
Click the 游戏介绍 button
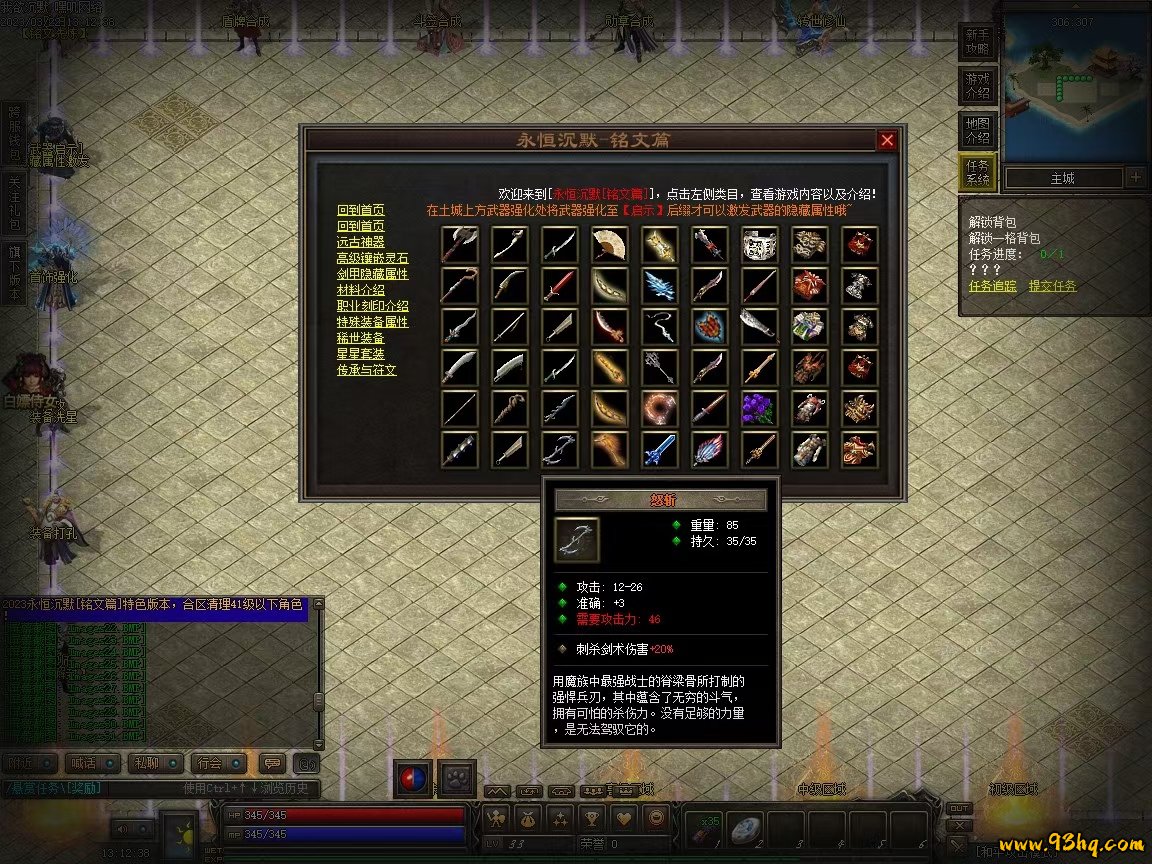[977, 86]
